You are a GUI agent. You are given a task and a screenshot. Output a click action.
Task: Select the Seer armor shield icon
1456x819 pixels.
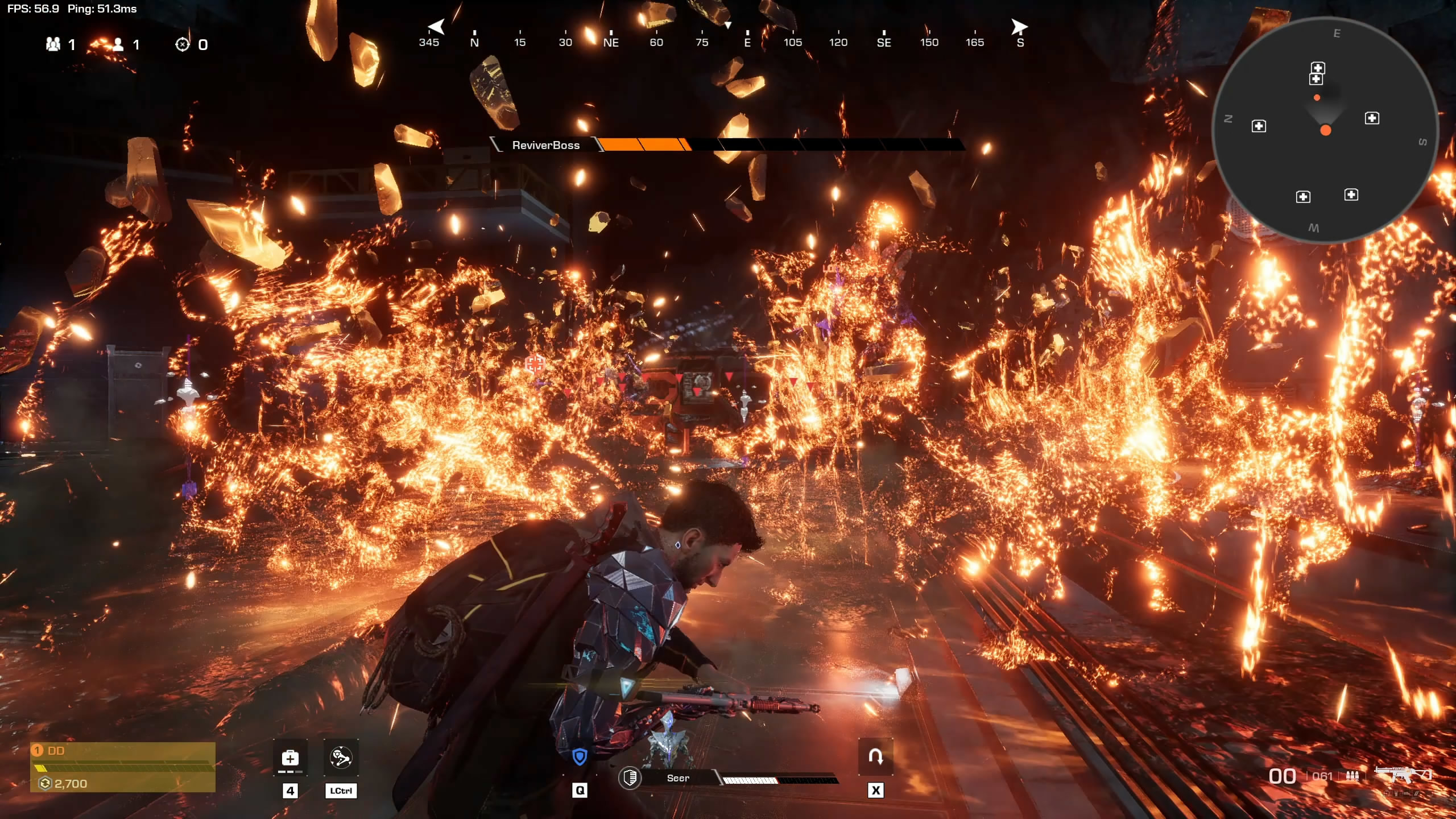[x=630, y=778]
